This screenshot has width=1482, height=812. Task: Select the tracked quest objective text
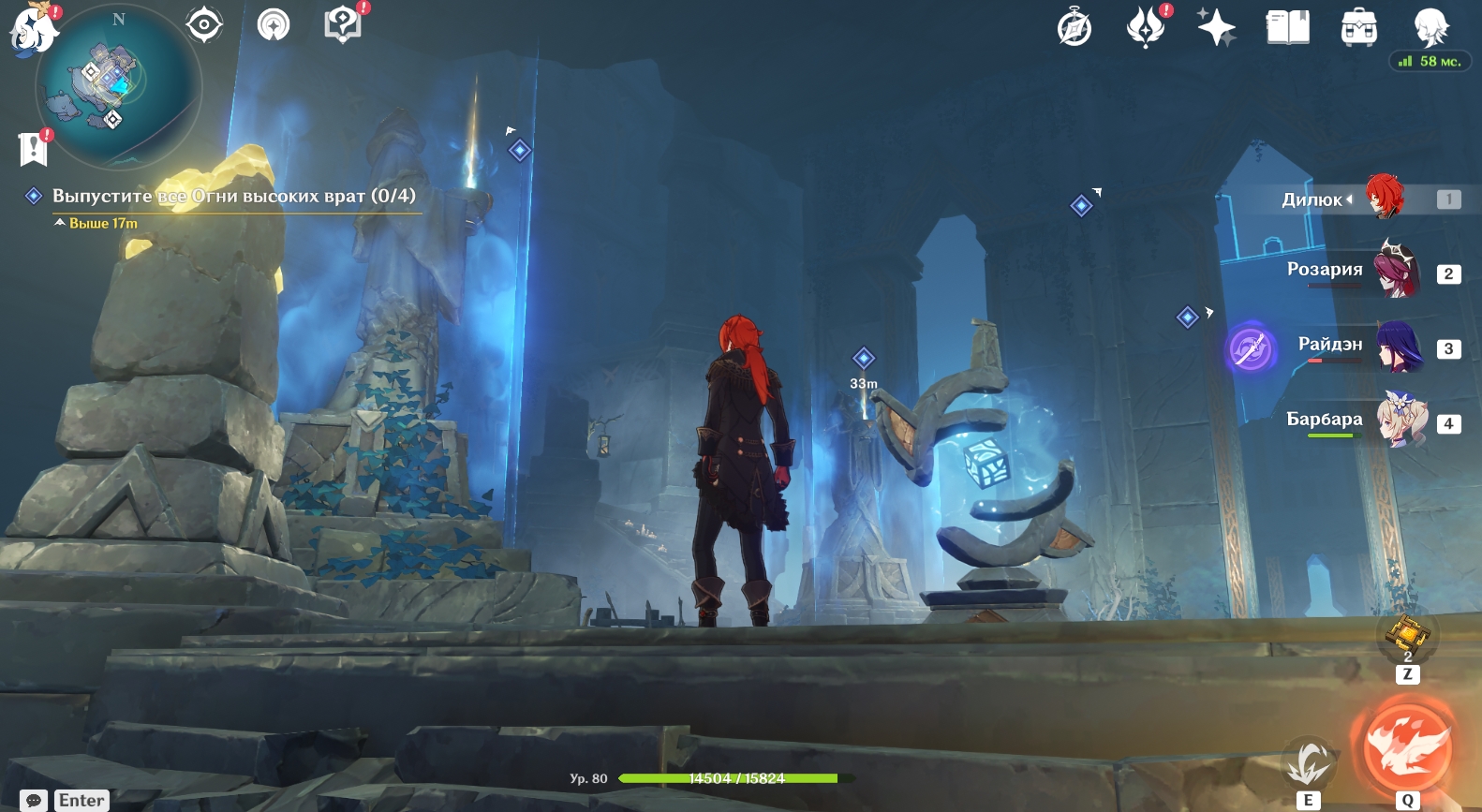click(233, 196)
